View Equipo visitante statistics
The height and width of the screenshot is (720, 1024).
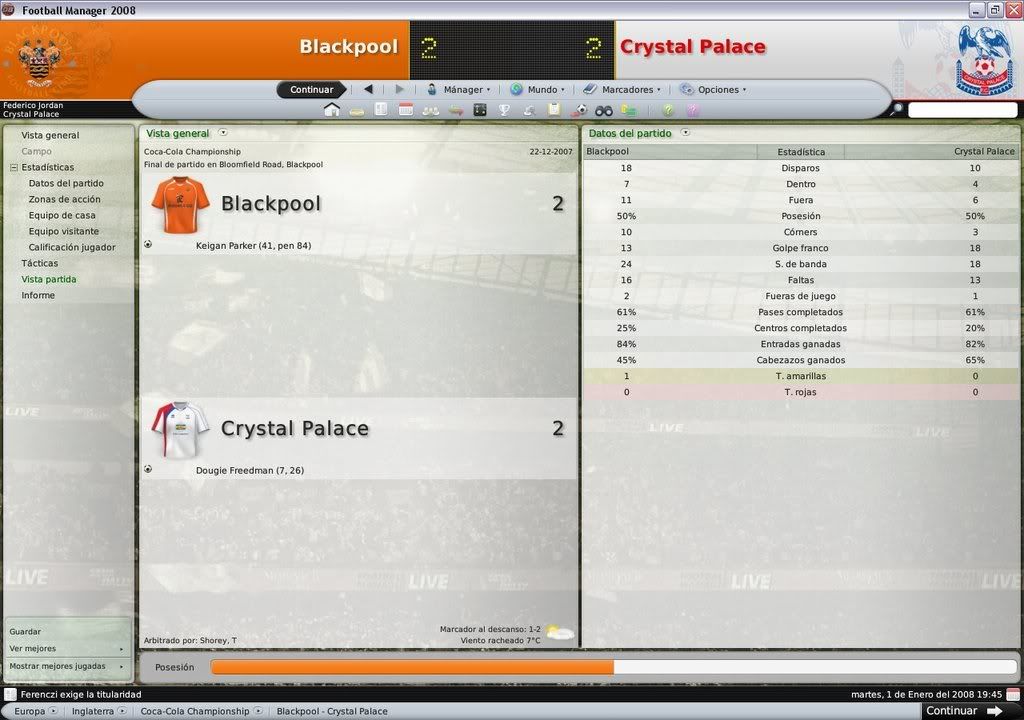click(x=64, y=231)
